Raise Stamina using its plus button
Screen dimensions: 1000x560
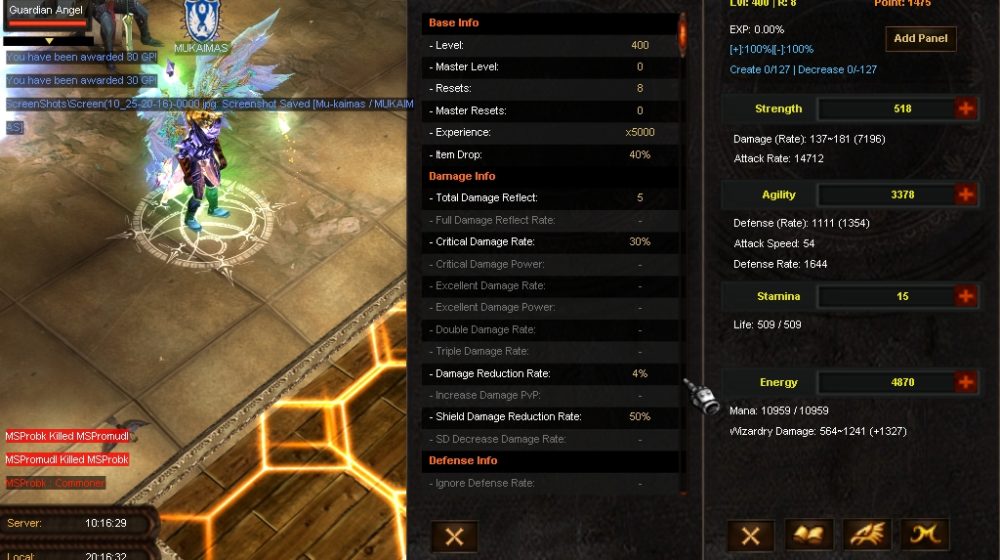(x=966, y=296)
